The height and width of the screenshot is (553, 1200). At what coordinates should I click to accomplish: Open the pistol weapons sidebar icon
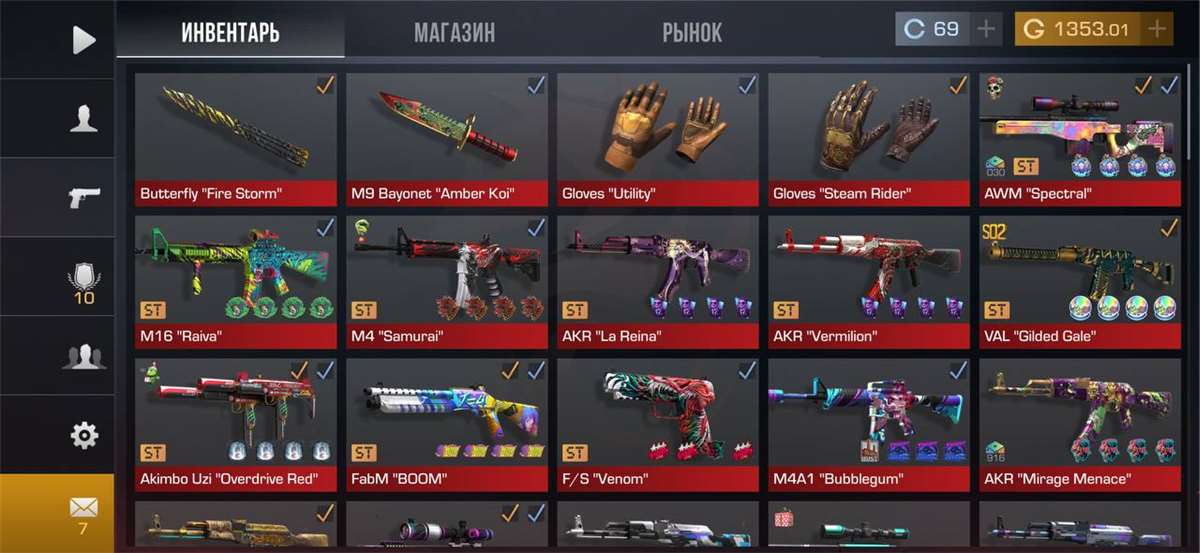(x=84, y=198)
